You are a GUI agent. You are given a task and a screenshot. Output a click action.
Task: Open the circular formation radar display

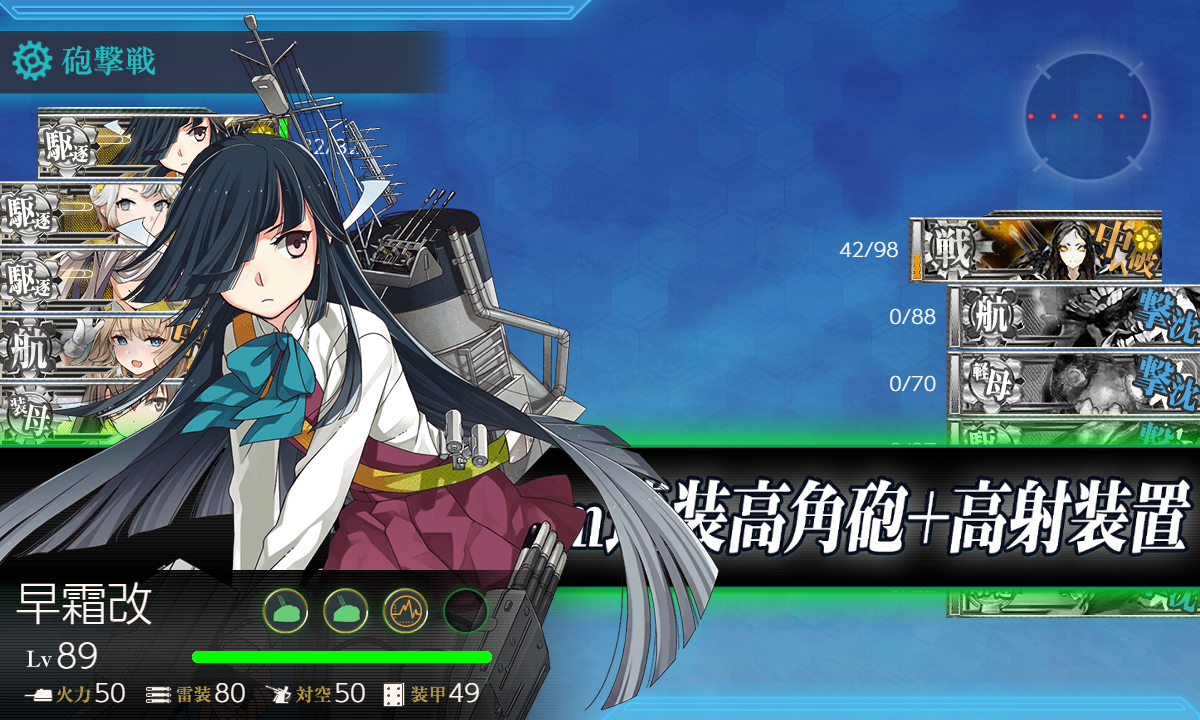[x=1088, y=117]
